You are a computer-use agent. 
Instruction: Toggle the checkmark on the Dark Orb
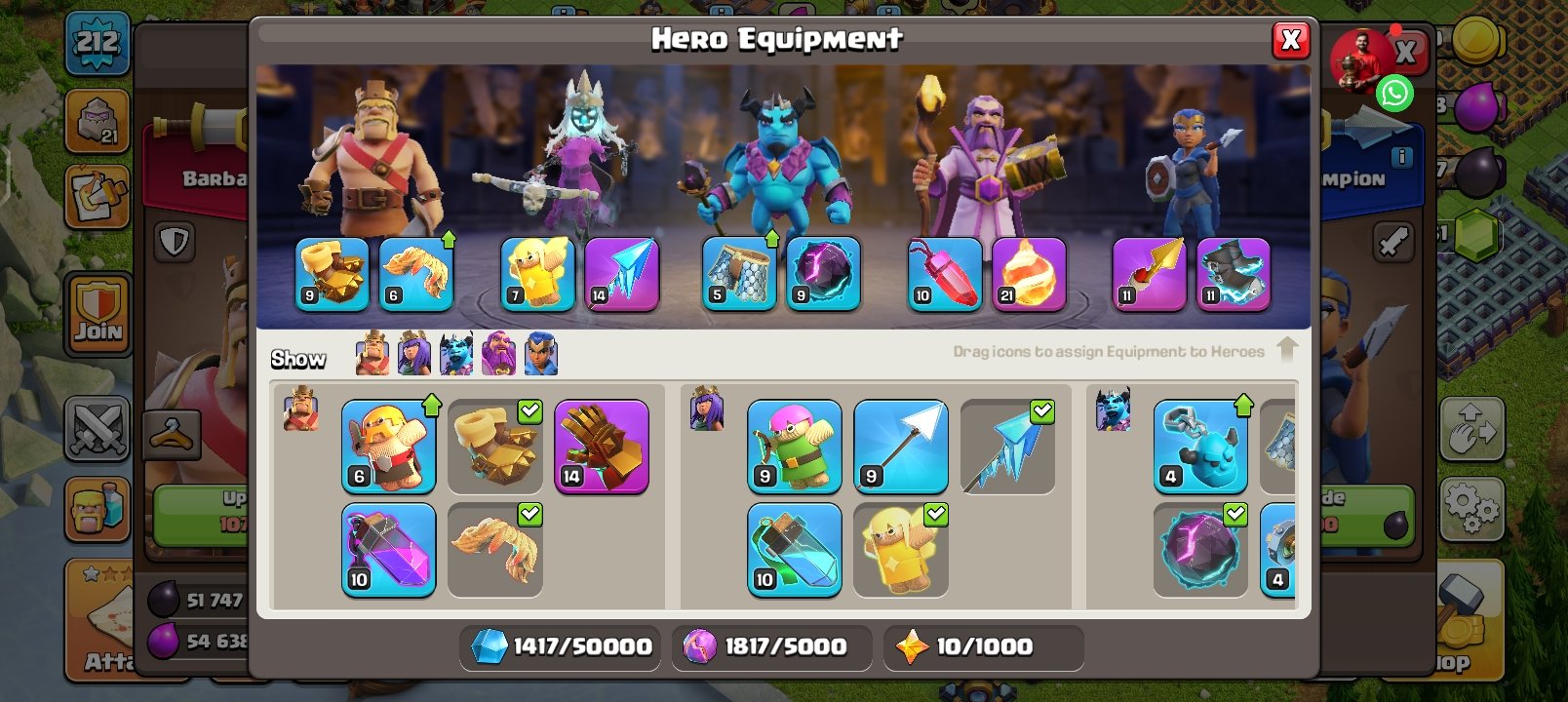pyautogui.click(x=1236, y=514)
